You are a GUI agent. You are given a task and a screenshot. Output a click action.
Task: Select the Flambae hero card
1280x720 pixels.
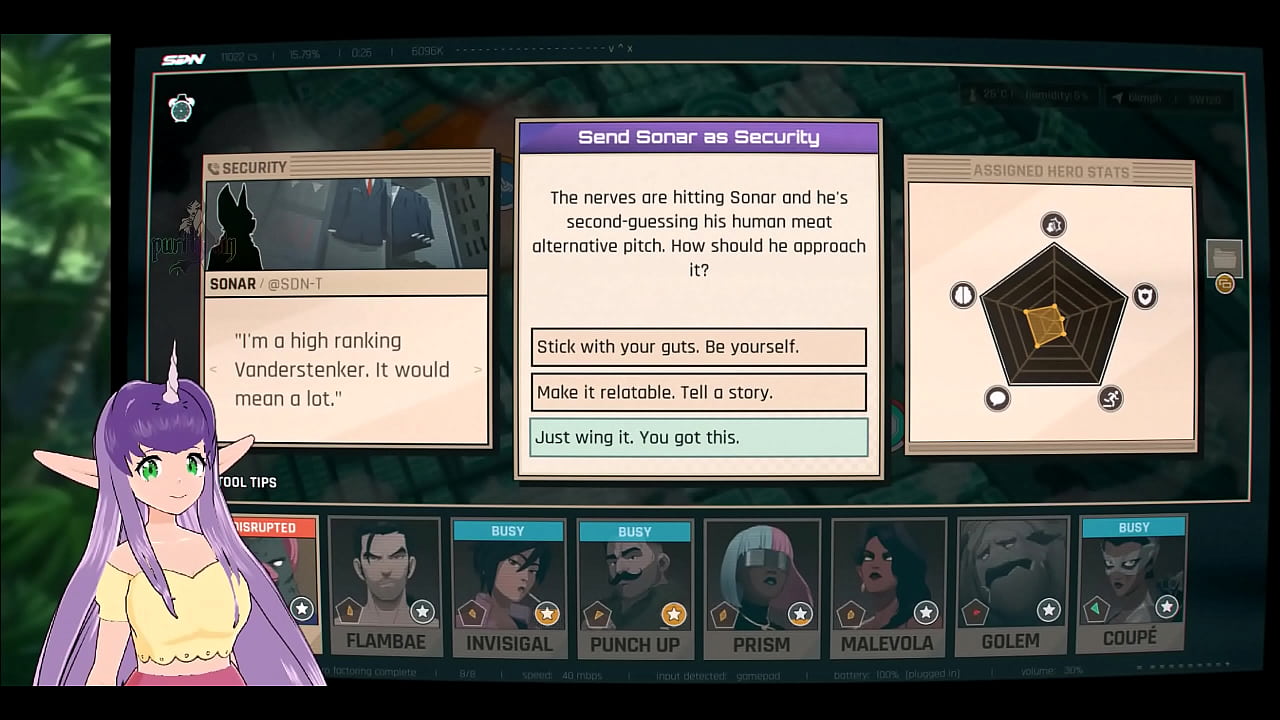pos(385,588)
